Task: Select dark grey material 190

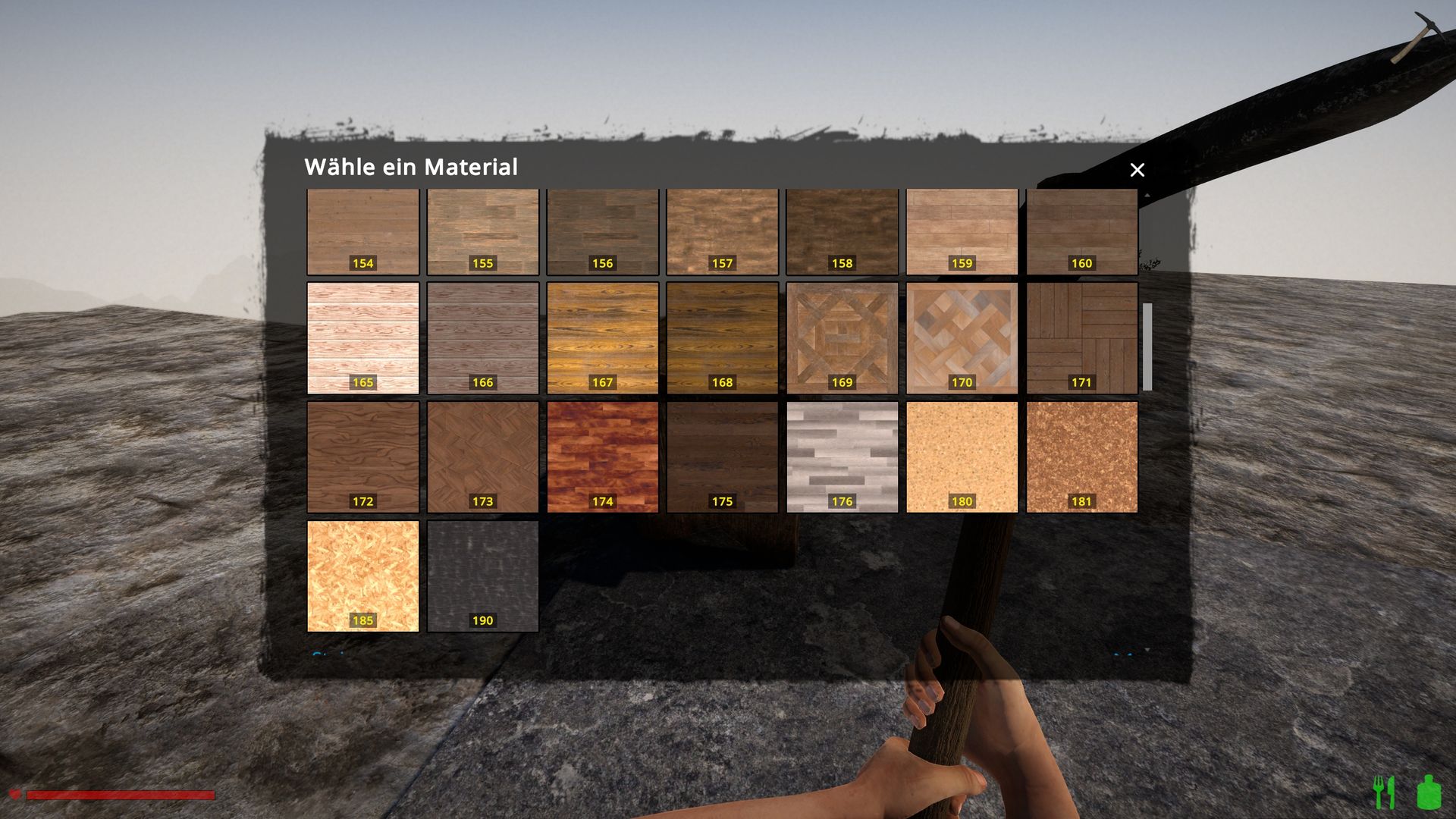Action: 482,576
